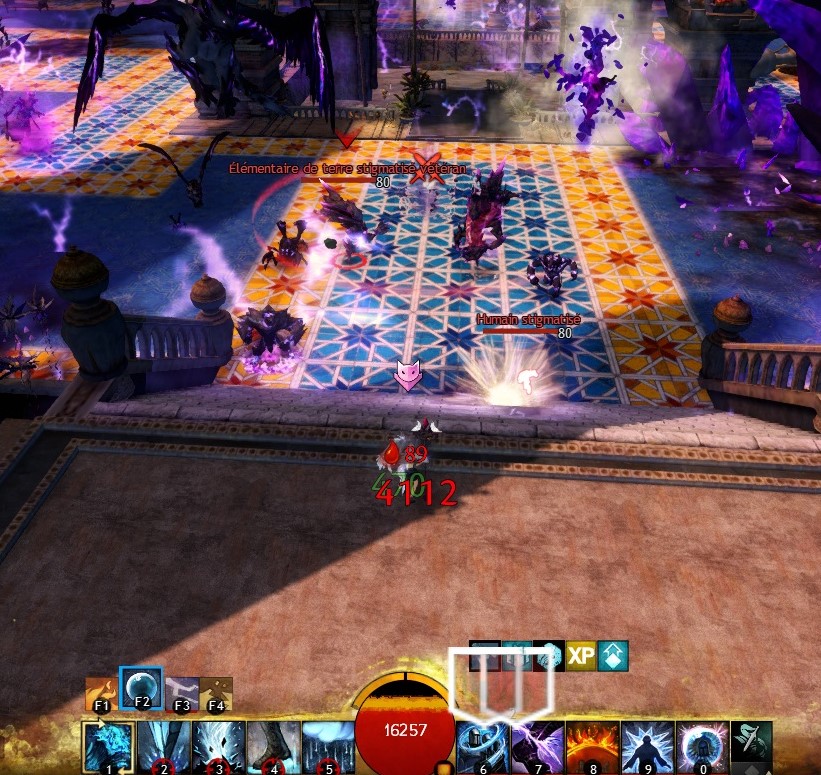The width and height of the screenshot is (821, 775).
Task: Click the armored swordsman icon beside the skill bar
Action: point(751,743)
